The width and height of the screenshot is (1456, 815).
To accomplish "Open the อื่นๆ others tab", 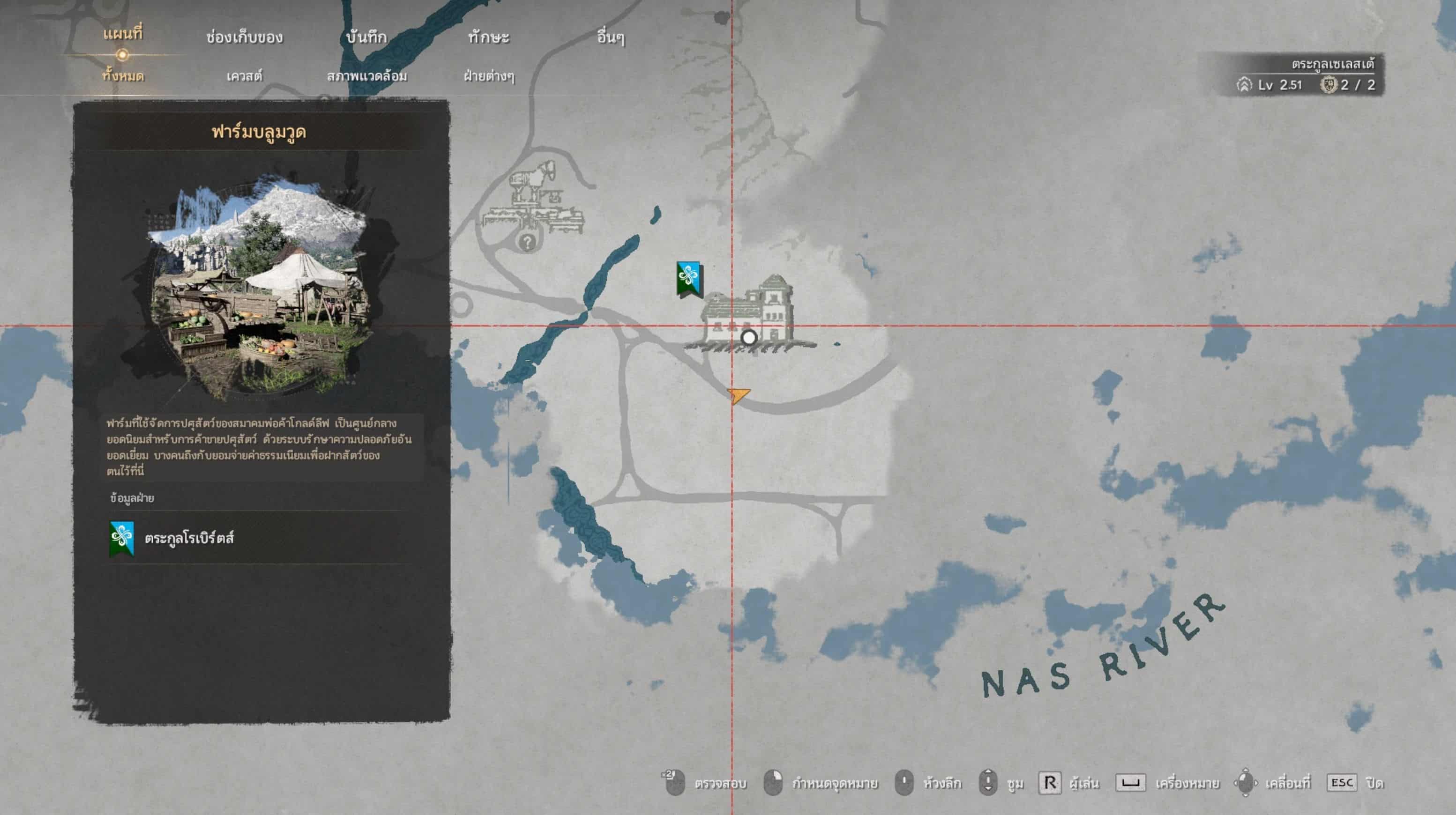I will point(611,38).
